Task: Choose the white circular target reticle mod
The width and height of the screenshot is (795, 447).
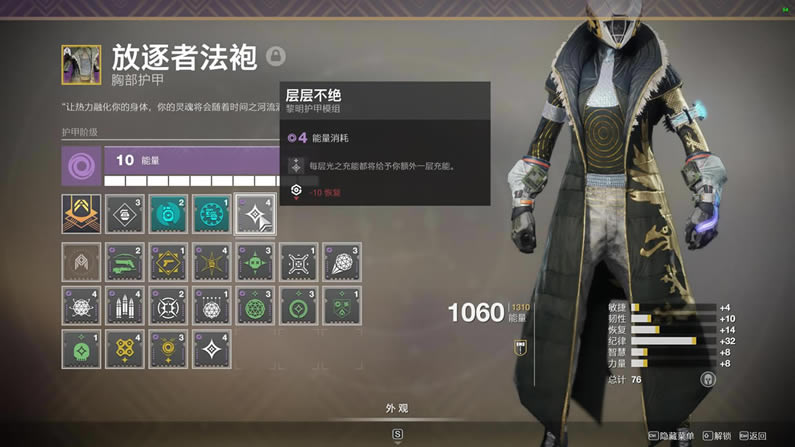Action: point(167,305)
